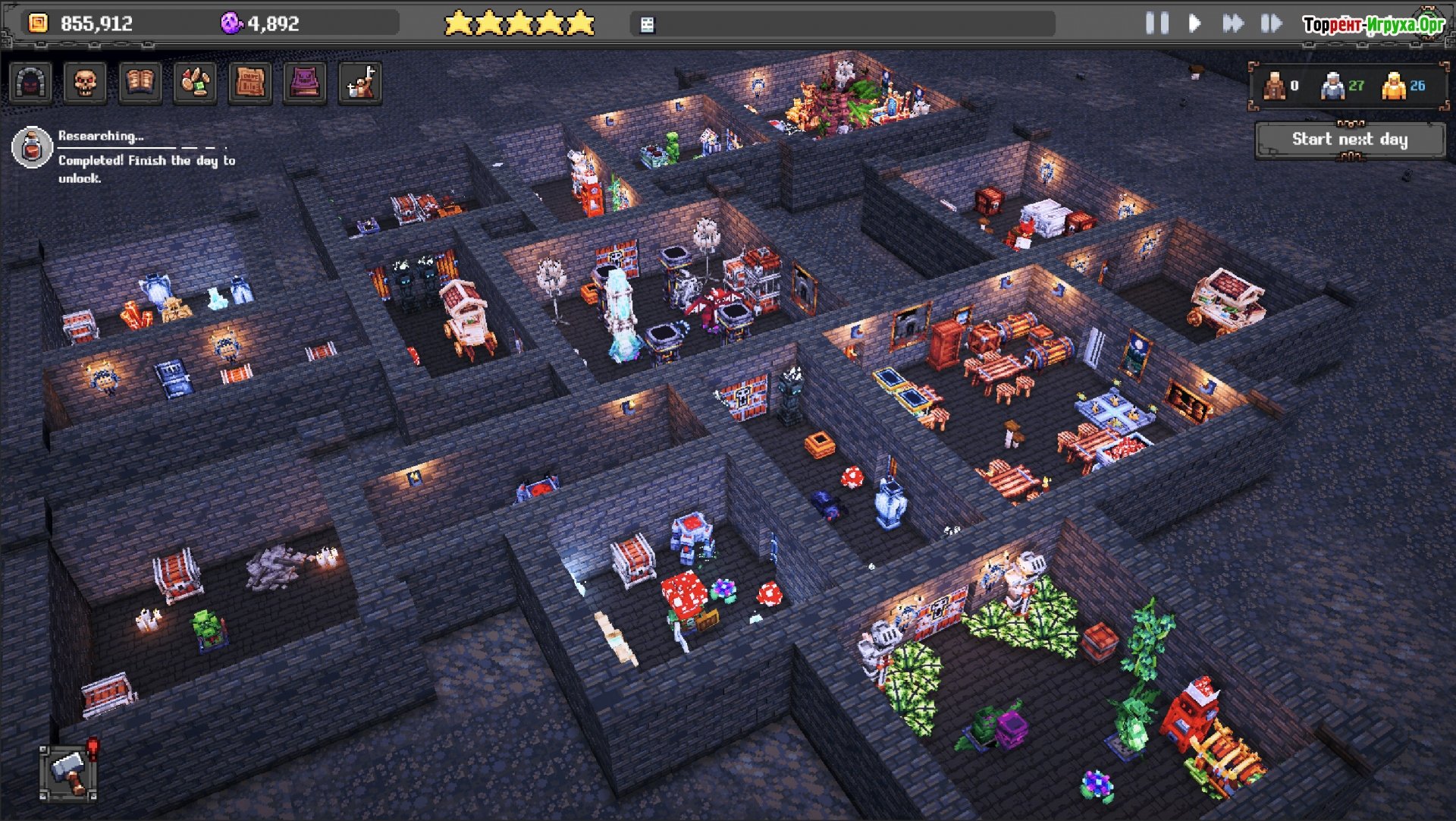The width and height of the screenshot is (1456, 821).
Task: Click the small list icon beside stars
Action: click(647, 25)
